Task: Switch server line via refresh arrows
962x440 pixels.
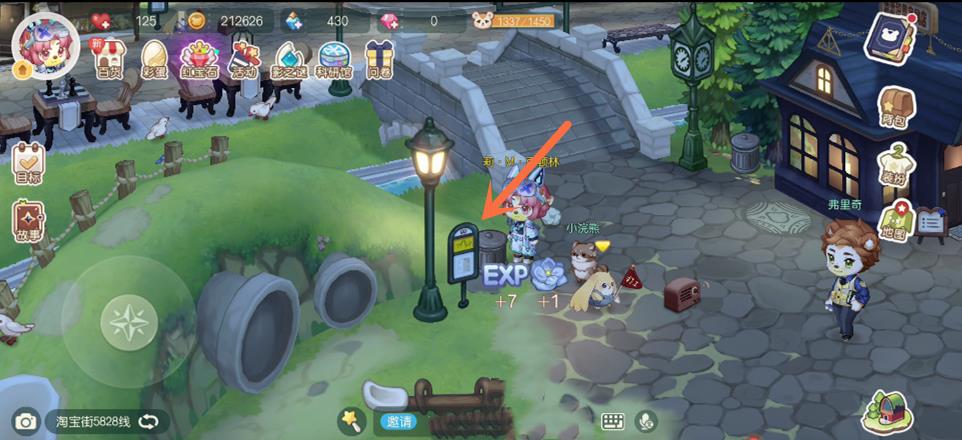Action: [149, 422]
